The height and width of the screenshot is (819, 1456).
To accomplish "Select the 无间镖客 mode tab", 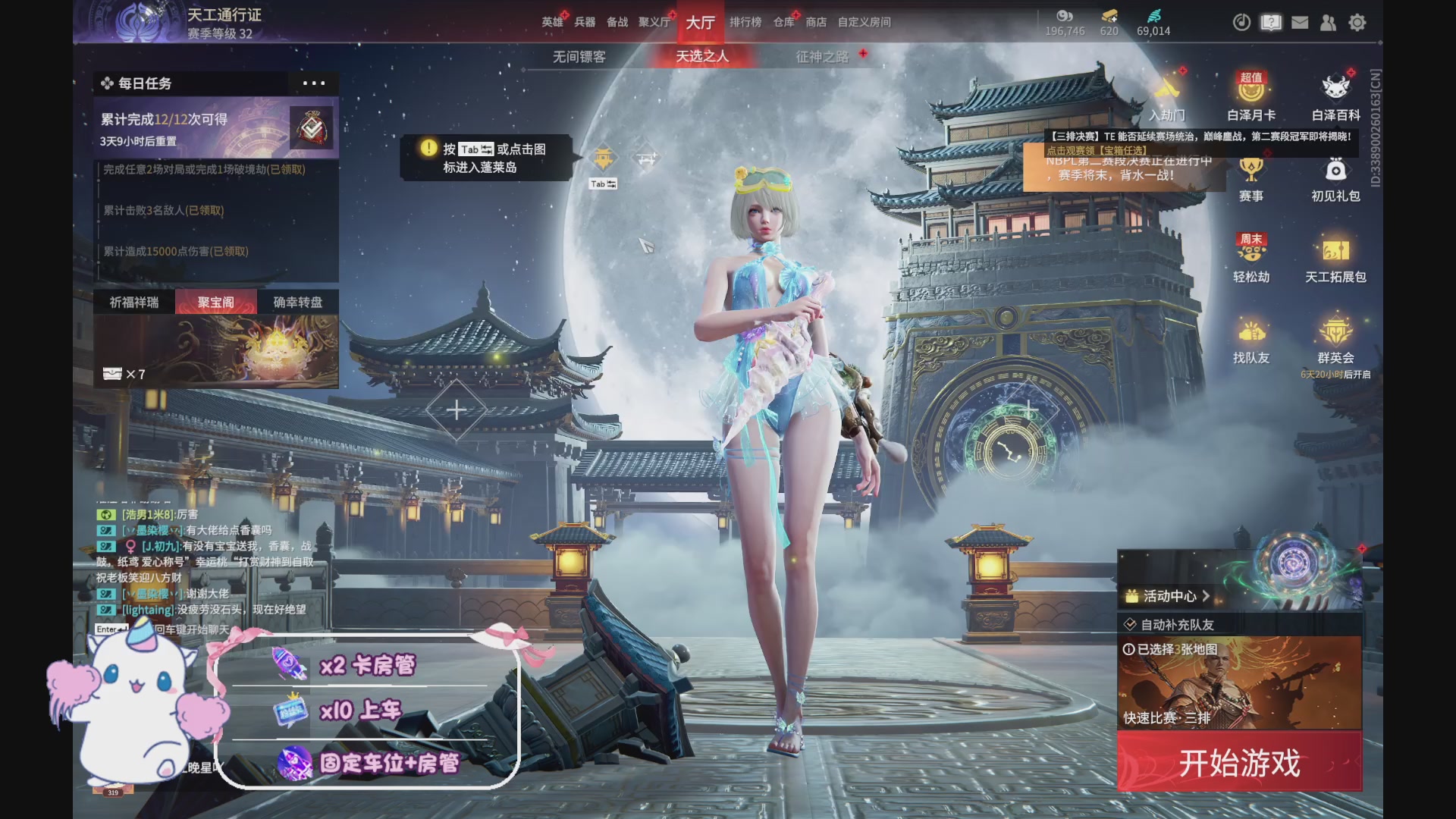I will pyautogui.click(x=579, y=57).
